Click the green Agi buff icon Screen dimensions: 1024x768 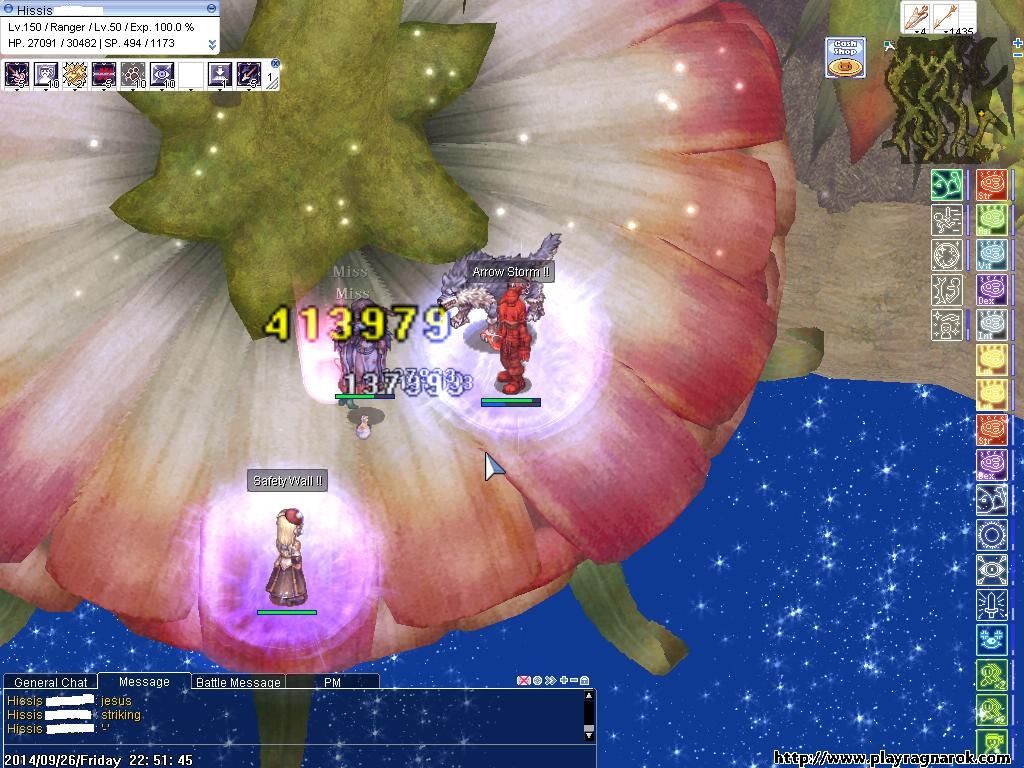(992, 220)
